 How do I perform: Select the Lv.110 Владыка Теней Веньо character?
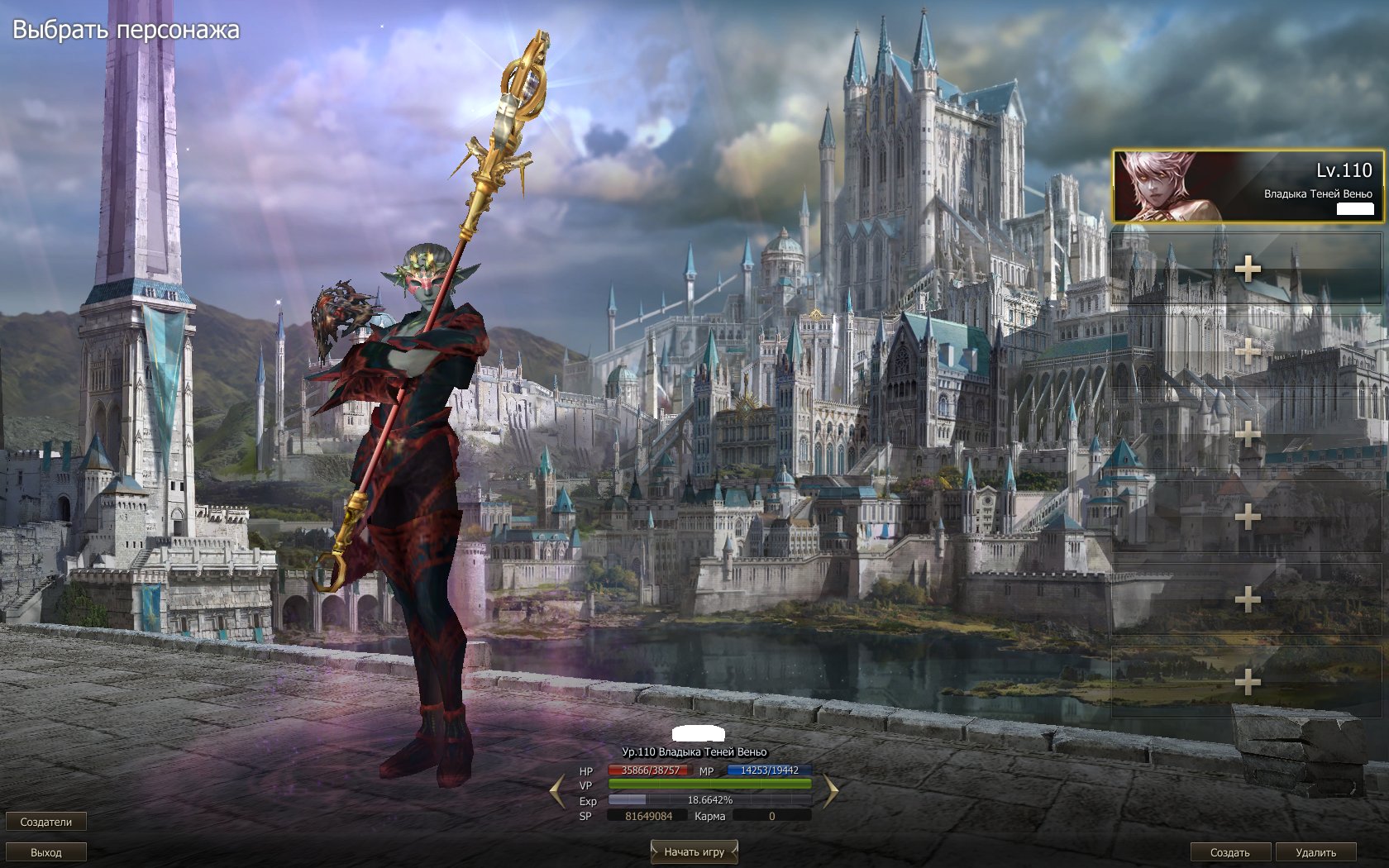[x=1247, y=186]
